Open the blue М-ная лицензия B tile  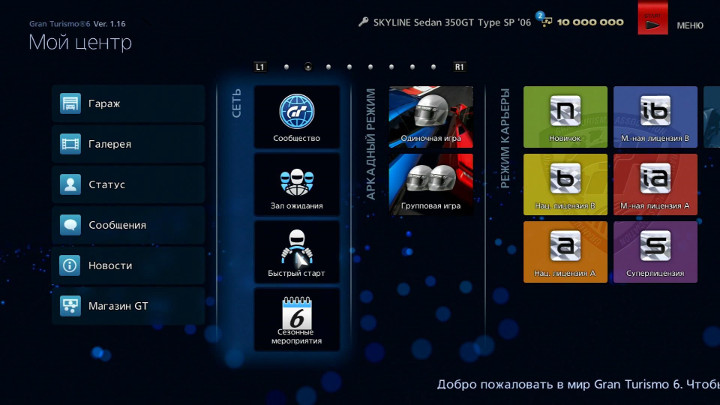point(655,117)
